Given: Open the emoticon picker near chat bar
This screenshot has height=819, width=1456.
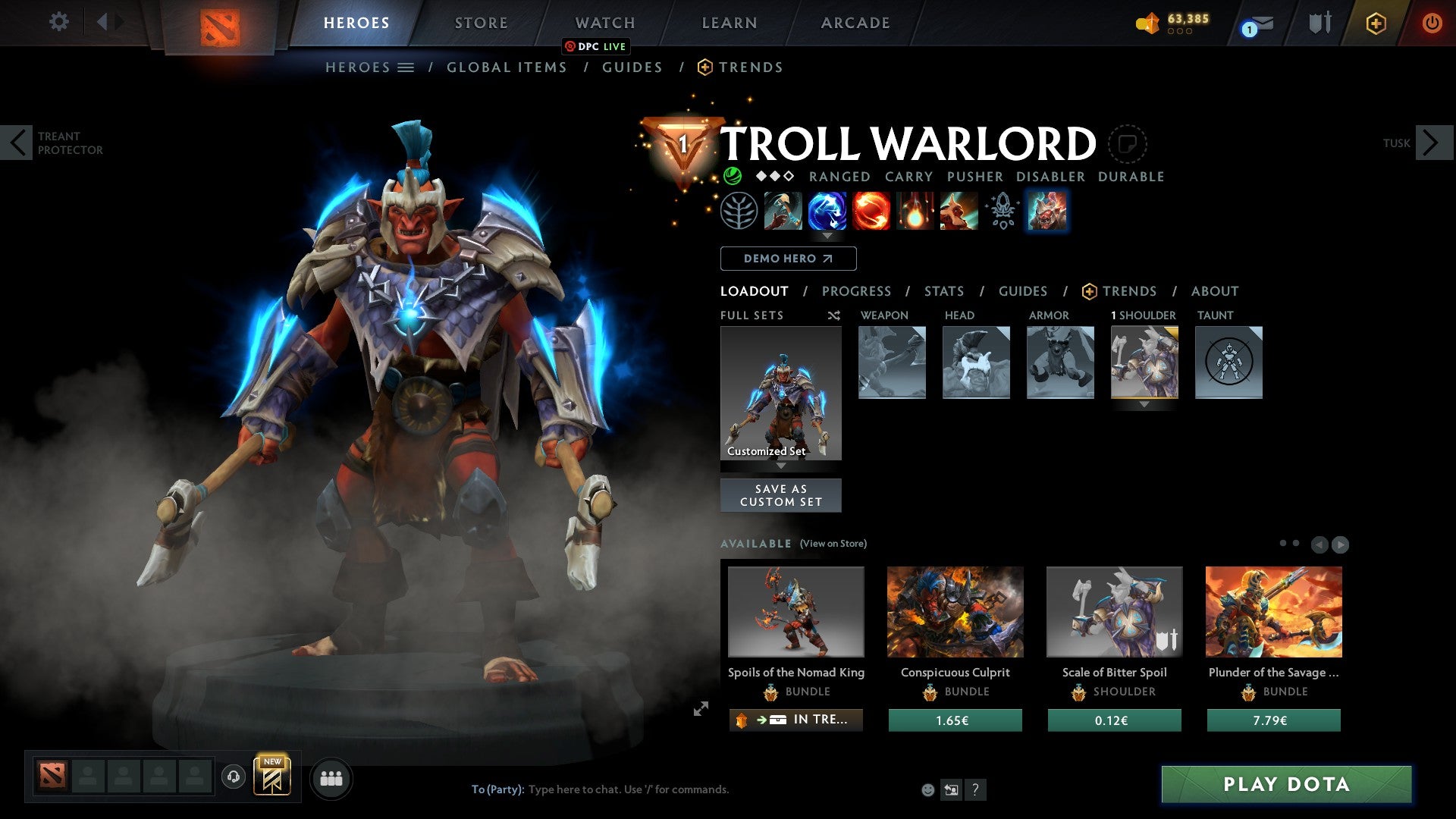Looking at the screenshot, I should pos(927,789).
